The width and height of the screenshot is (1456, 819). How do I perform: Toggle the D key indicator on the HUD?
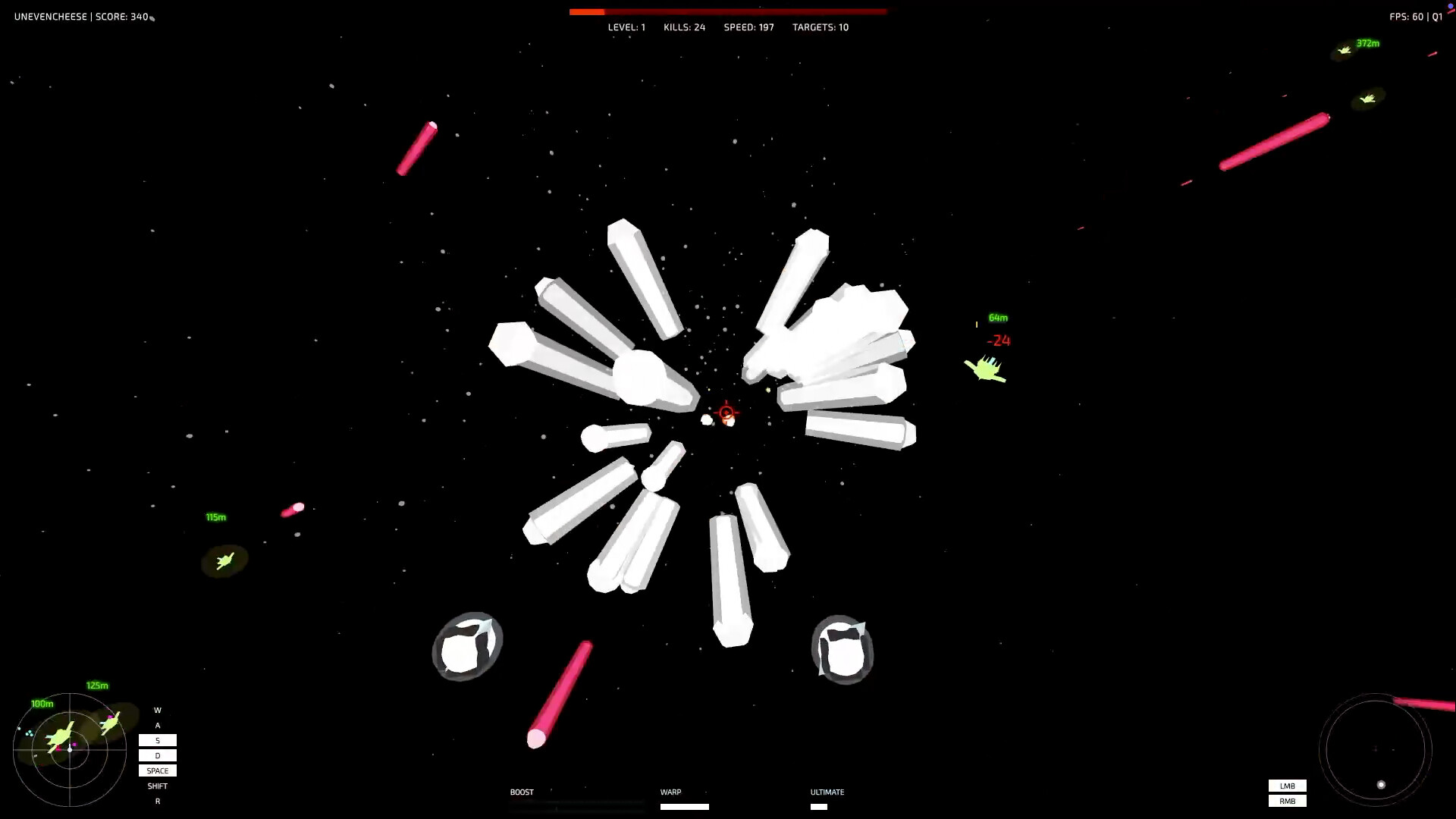tap(158, 755)
